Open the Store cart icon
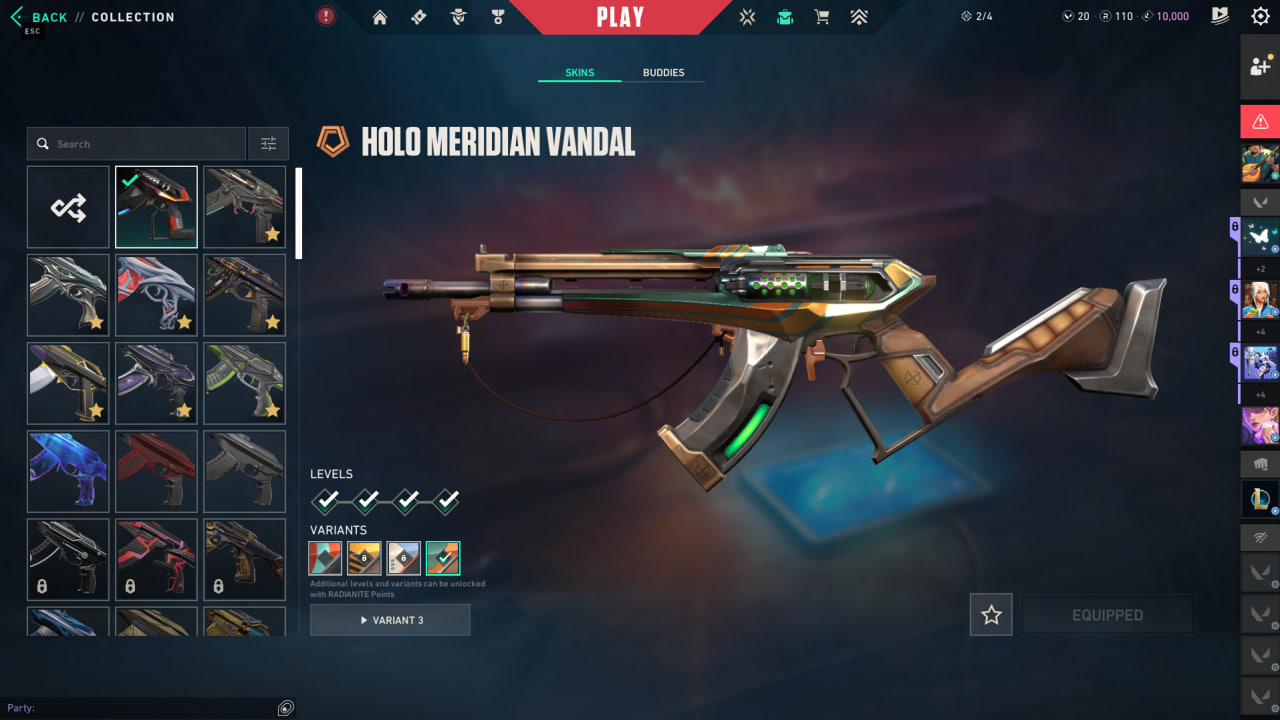The image size is (1280, 720). point(822,17)
